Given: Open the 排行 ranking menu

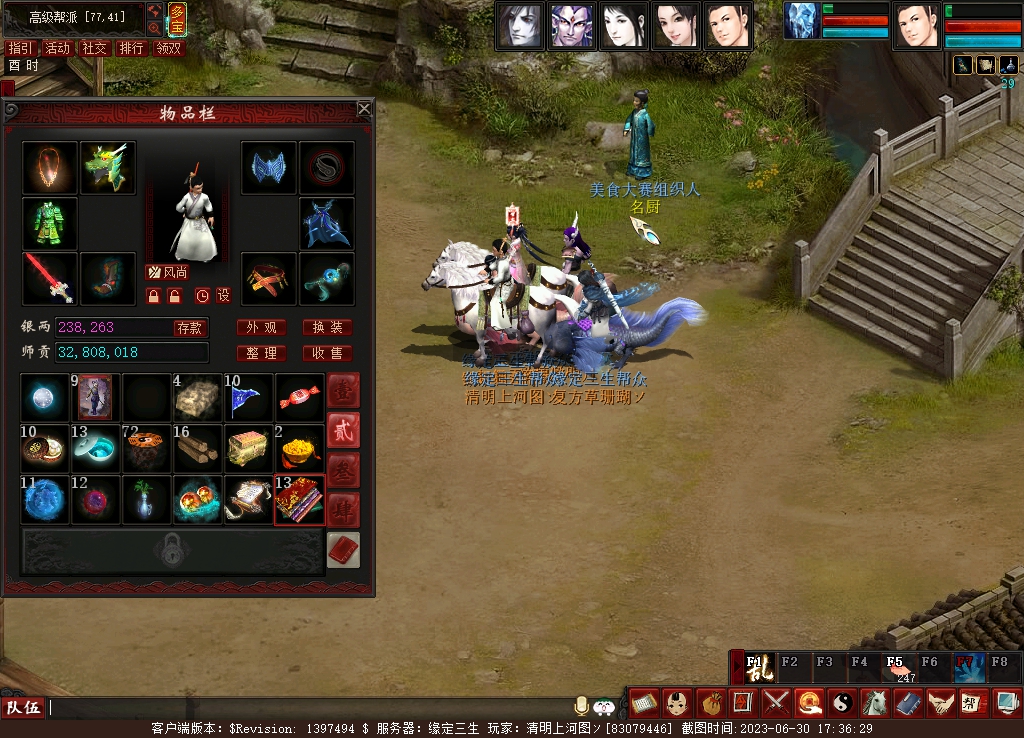Looking at the screenshot, I should (x=131, y=48).
